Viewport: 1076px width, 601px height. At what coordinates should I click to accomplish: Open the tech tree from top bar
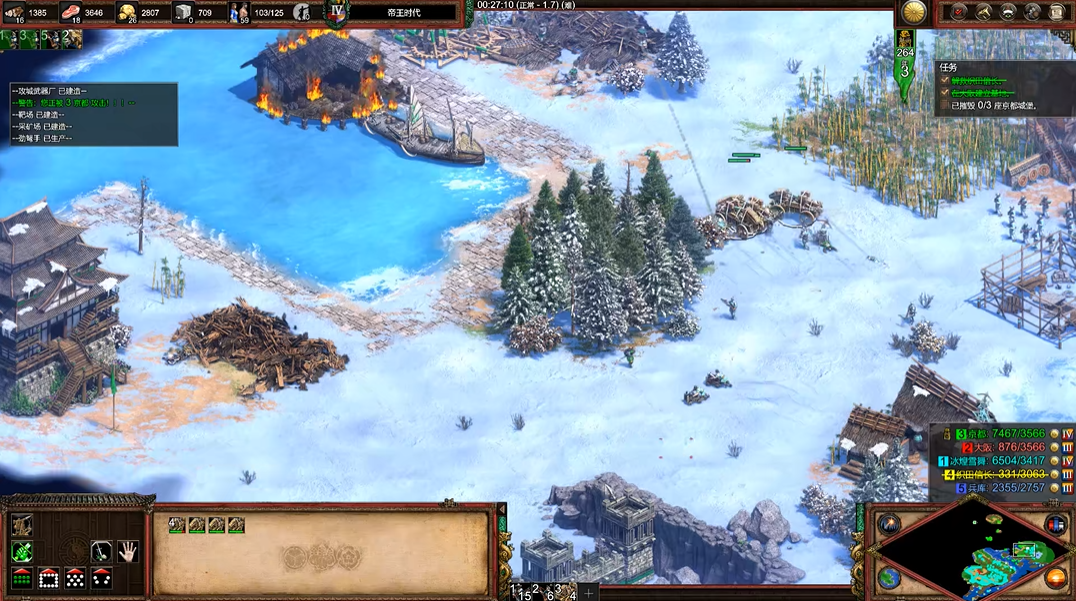[x=983, y=12]
